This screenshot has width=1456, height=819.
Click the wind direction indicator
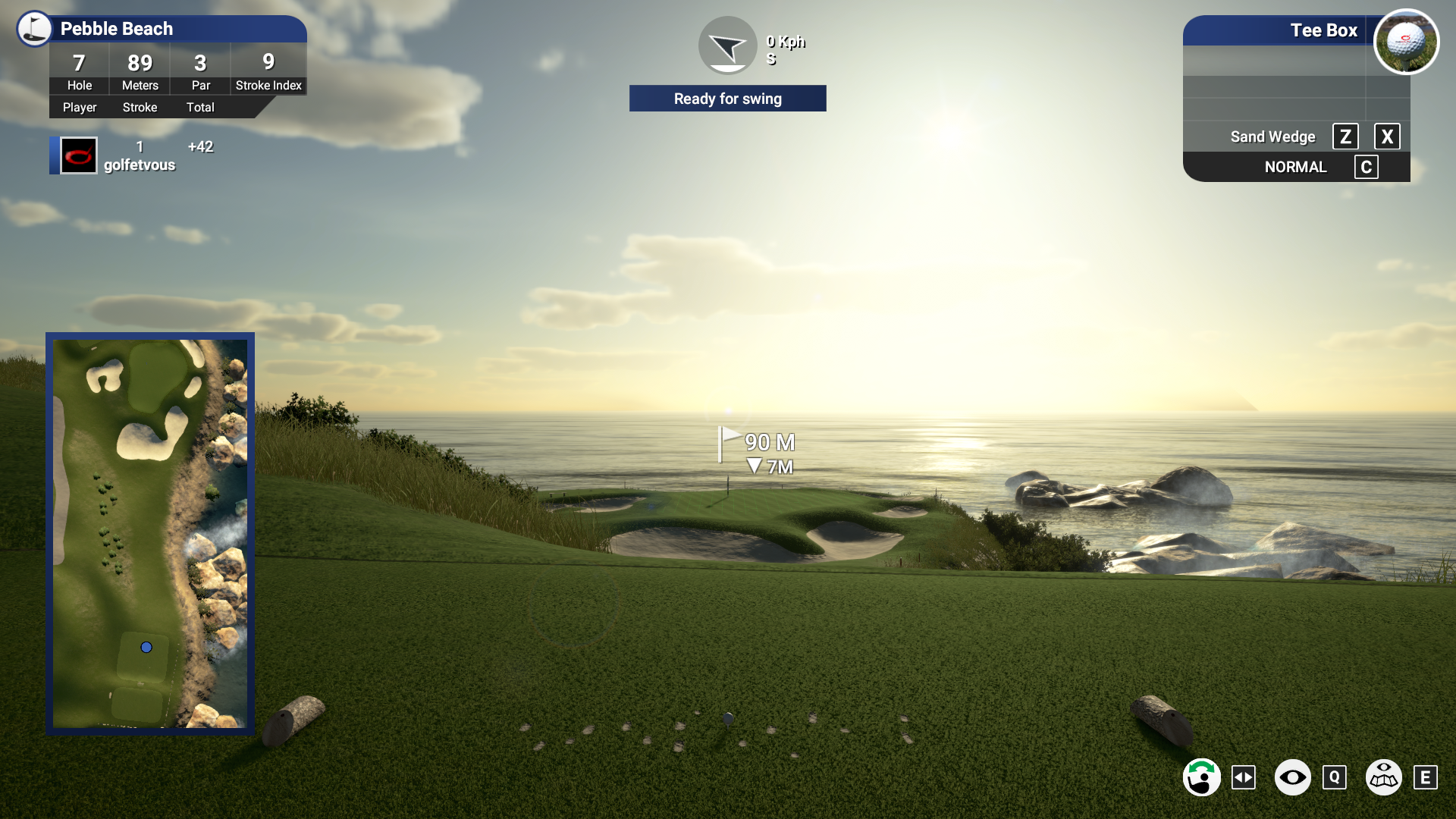727,45
